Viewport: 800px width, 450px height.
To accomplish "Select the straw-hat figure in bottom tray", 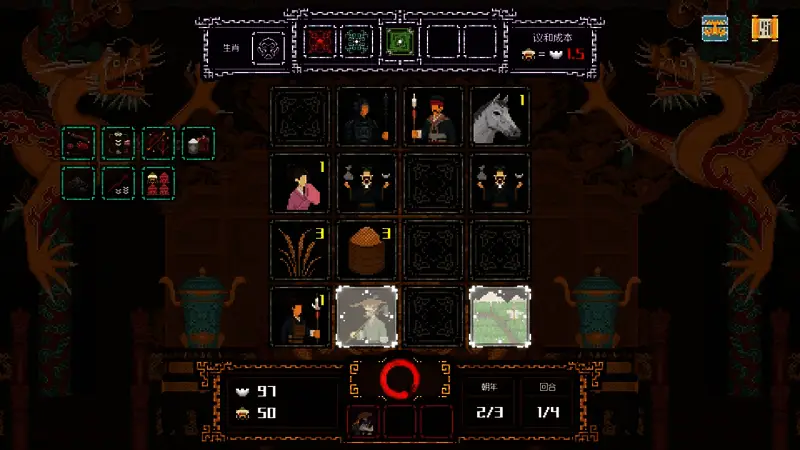I will click(363, 422).
